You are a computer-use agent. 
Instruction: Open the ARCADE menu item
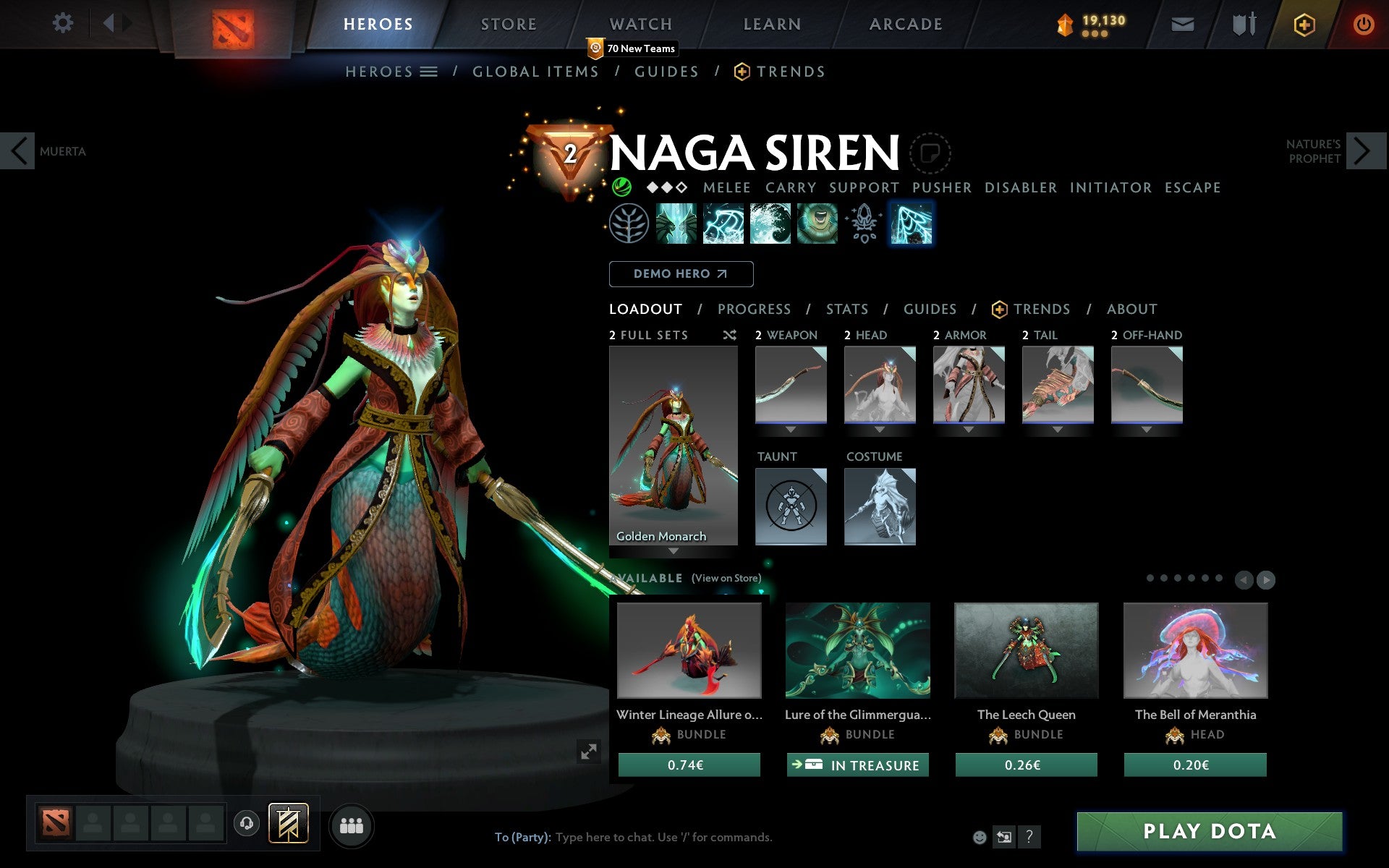click(x=904, y=24)
